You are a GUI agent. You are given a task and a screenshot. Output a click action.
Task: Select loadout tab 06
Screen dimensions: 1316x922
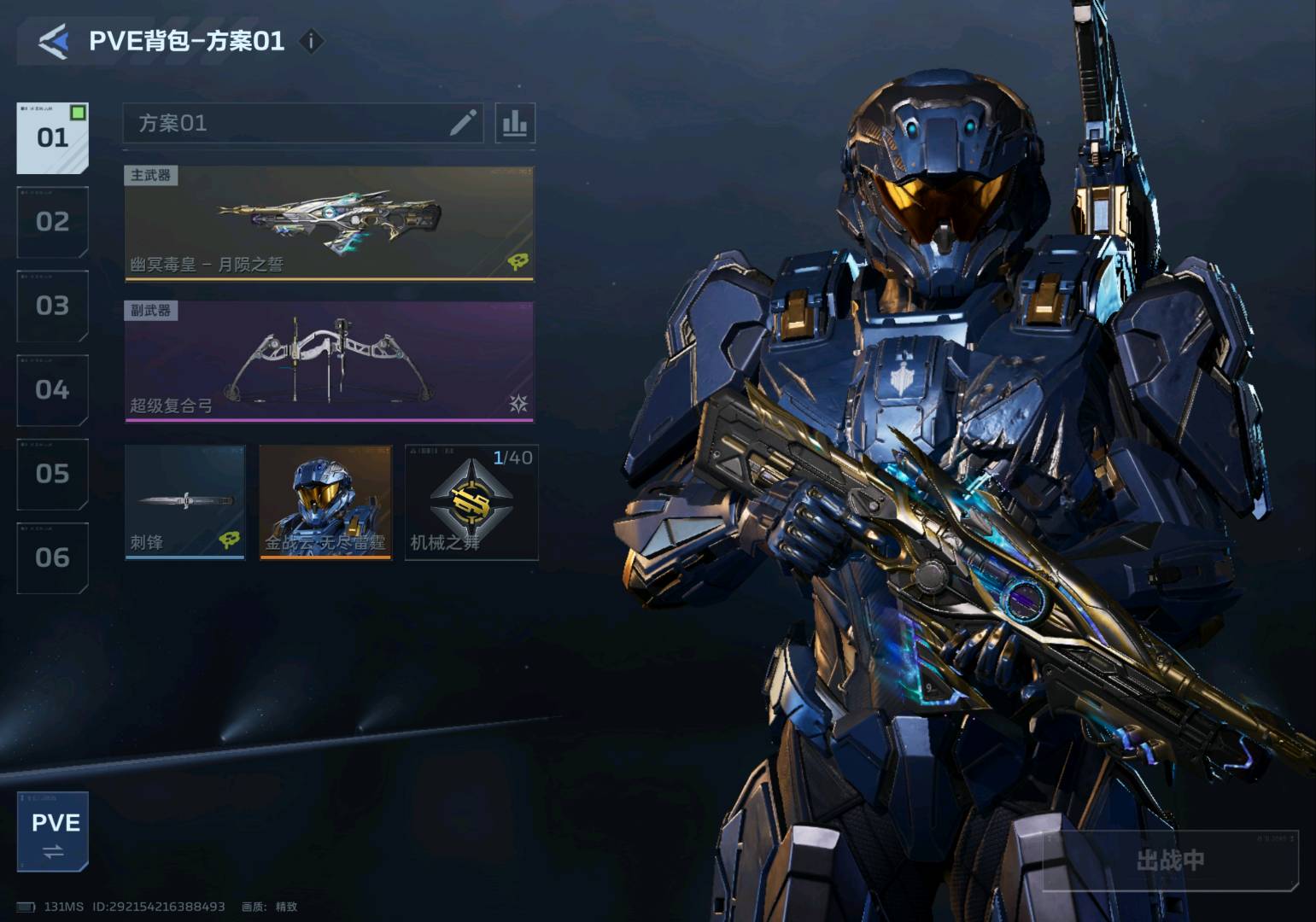pyautogui.click(x=52, y=558)
